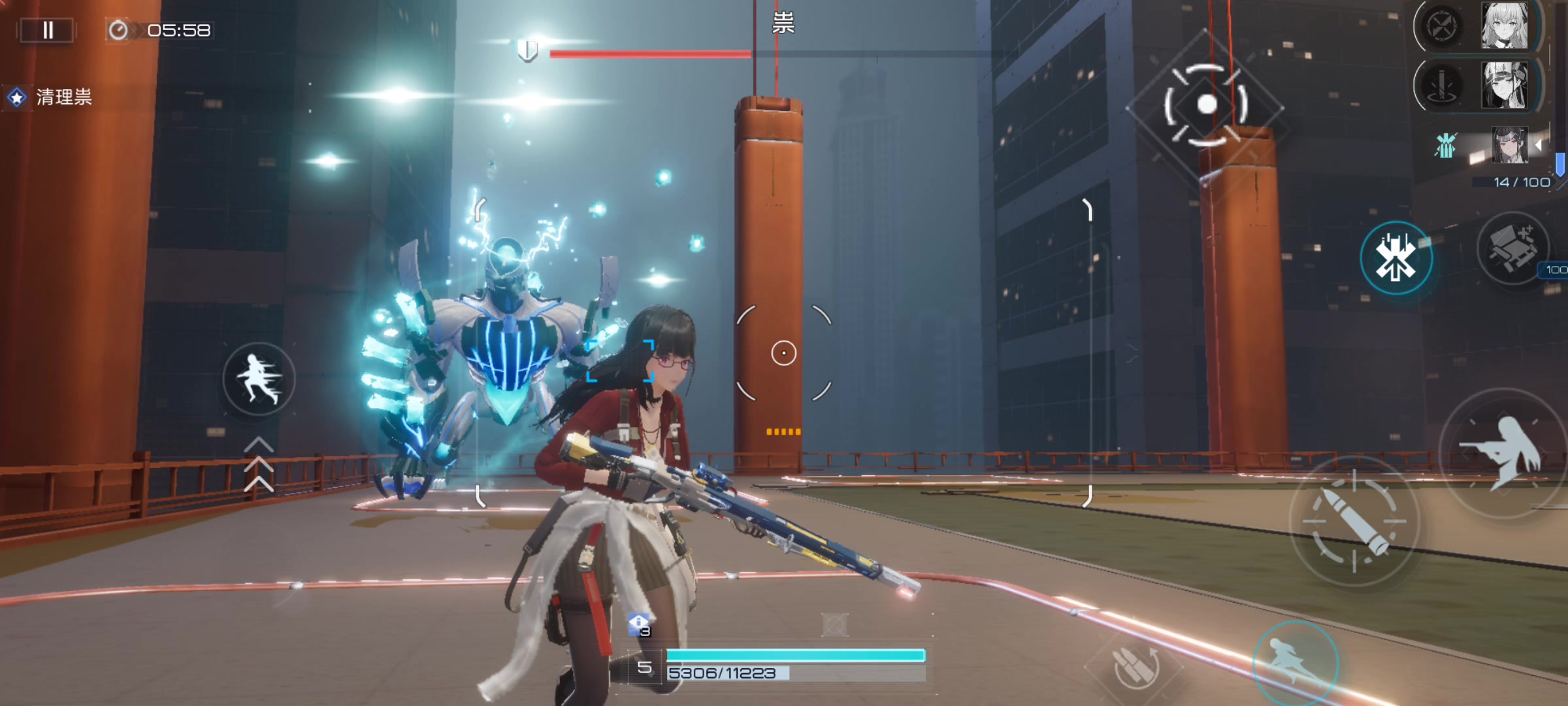Tap the triple upward chevron button
1568x706 pixels.
click(x=259, y=464)
